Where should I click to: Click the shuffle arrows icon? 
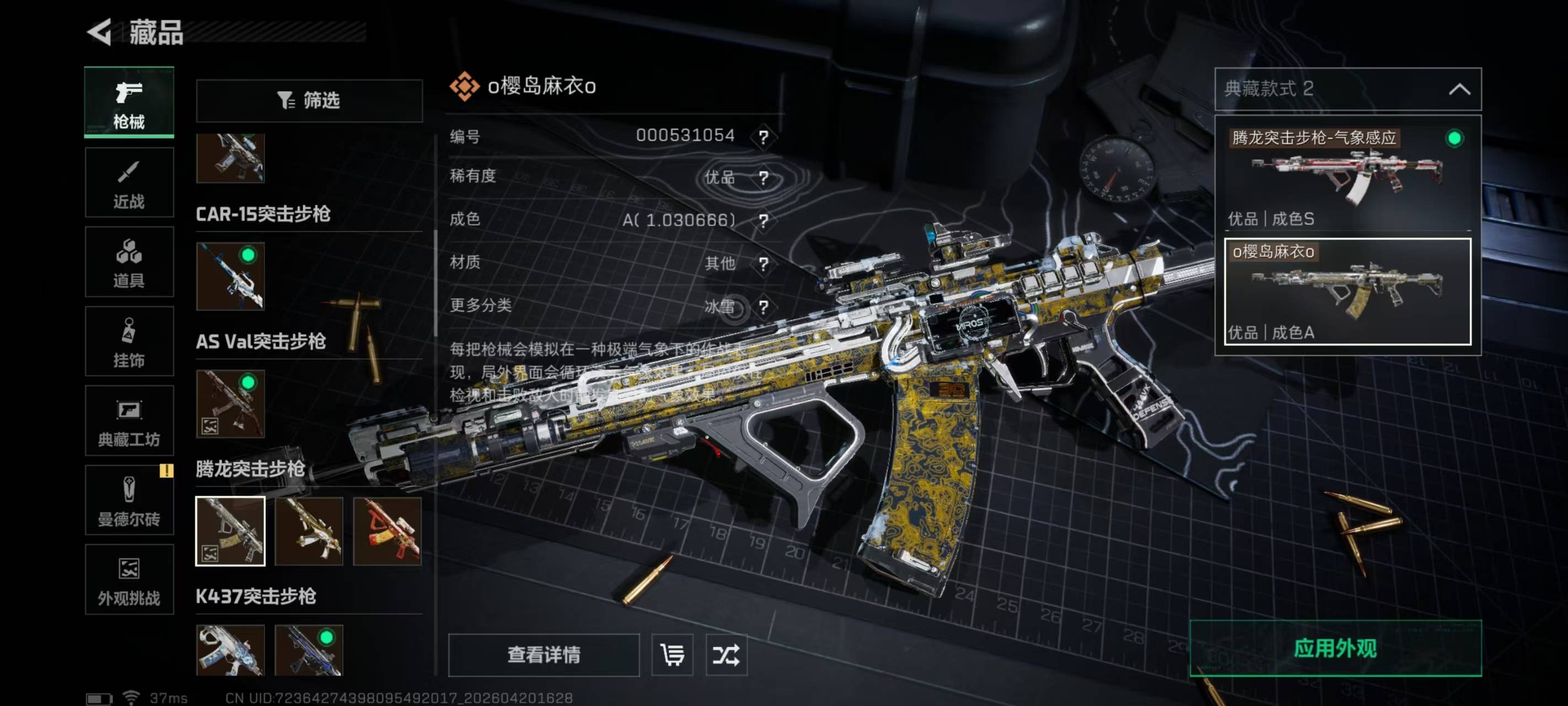click(726, 655)
